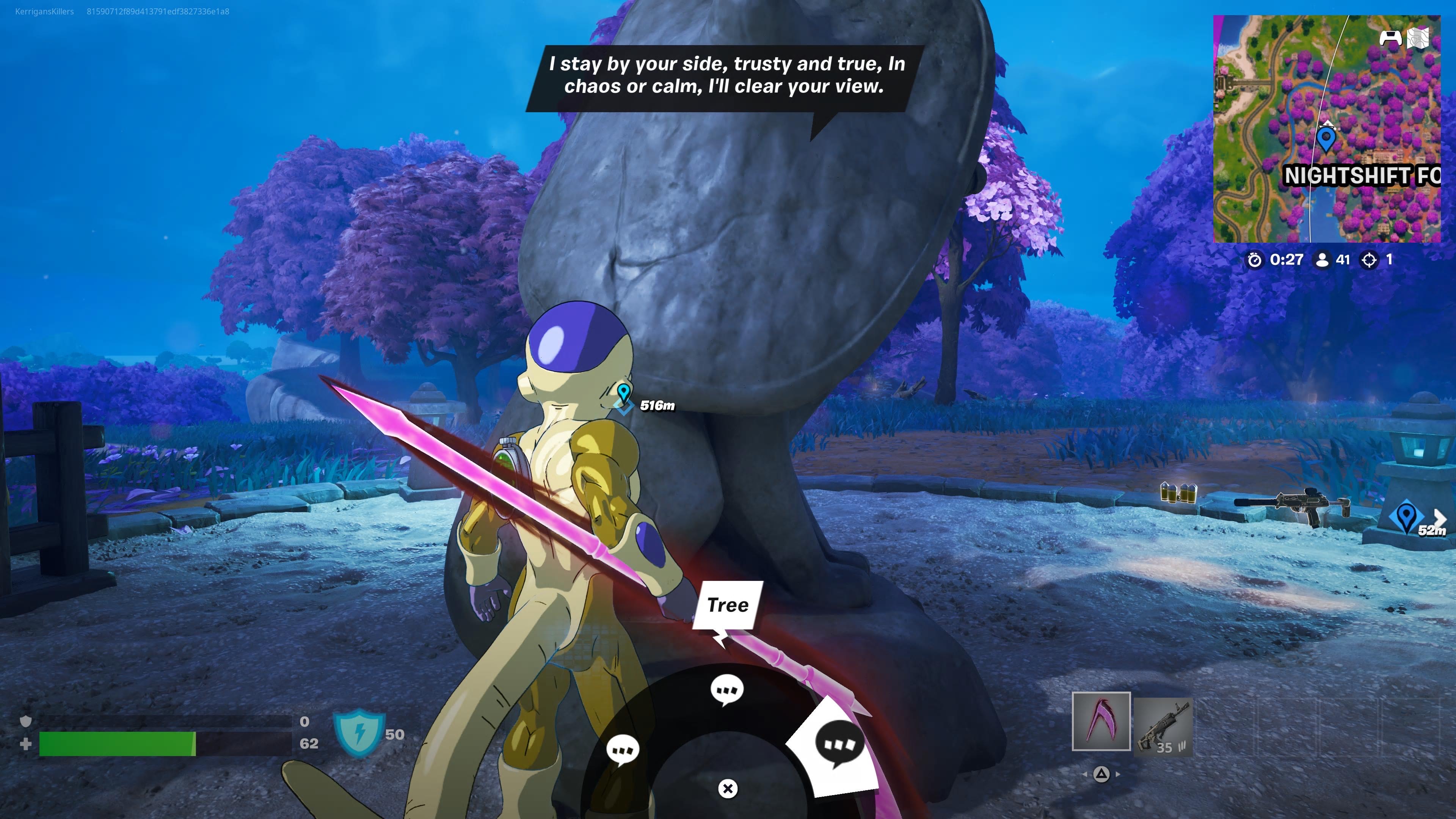
Task: Click the Tree speech bubble label
Action: pos(729,604)
